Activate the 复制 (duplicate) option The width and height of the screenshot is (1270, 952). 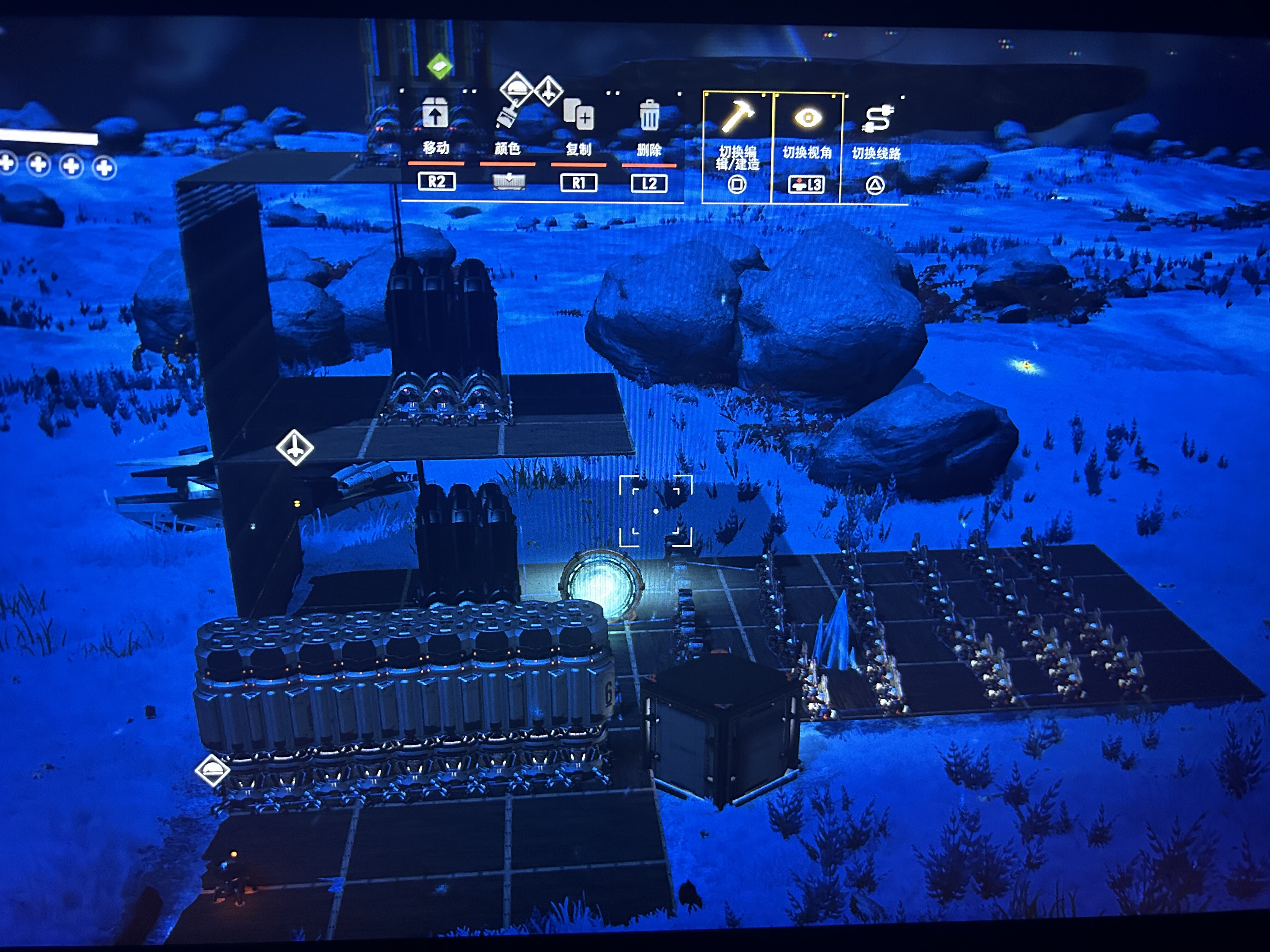(x=578, y=115)
